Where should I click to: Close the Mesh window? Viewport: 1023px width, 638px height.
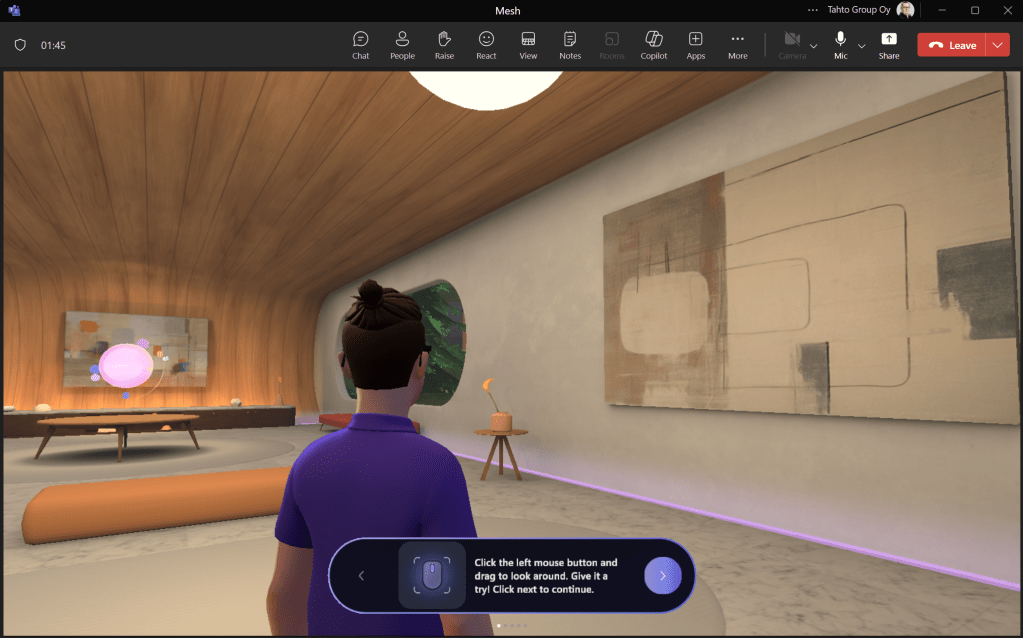[x=1006, y=10]
